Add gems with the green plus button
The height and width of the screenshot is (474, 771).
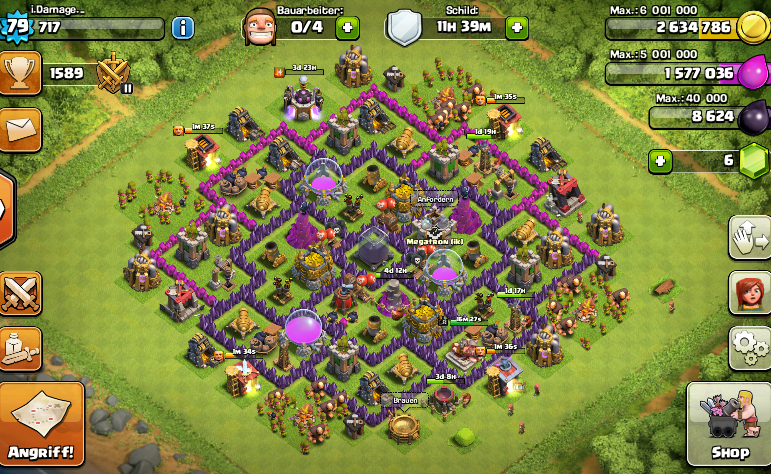(x=660, y=160)
